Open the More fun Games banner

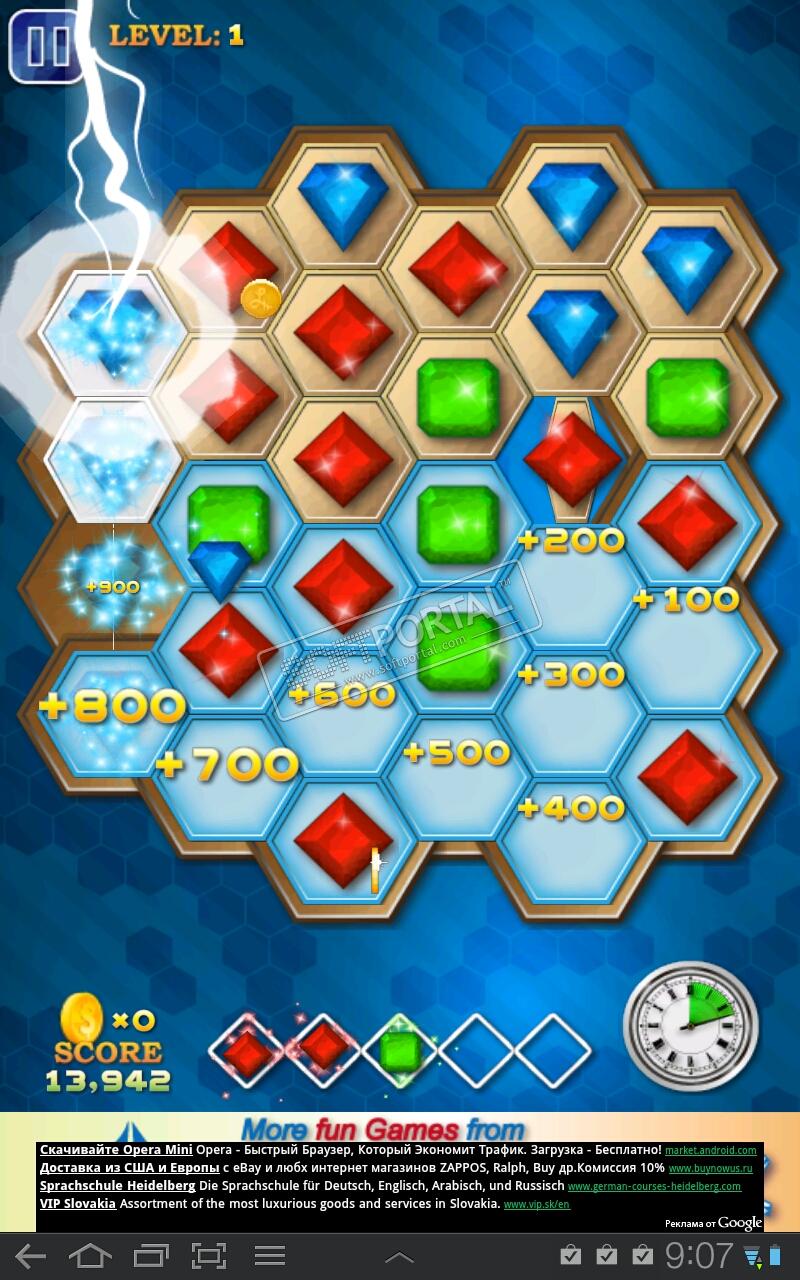click(x=383, y=1130)
